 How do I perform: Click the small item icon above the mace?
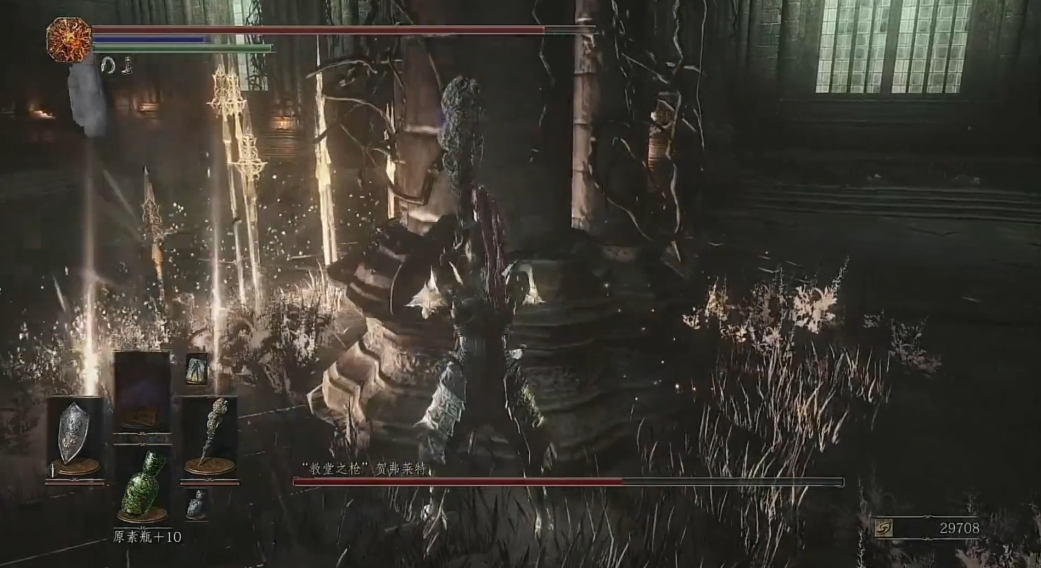click(197, 368)
